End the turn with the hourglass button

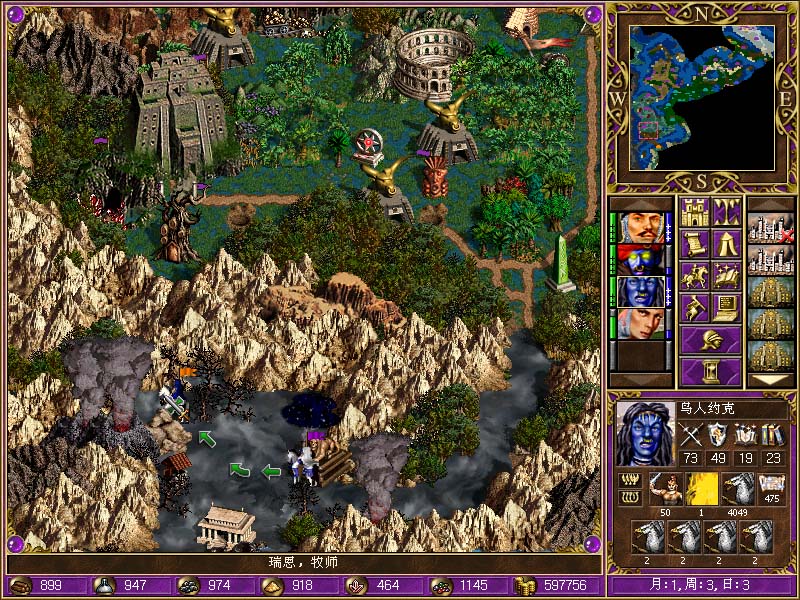tap(710, 371)
